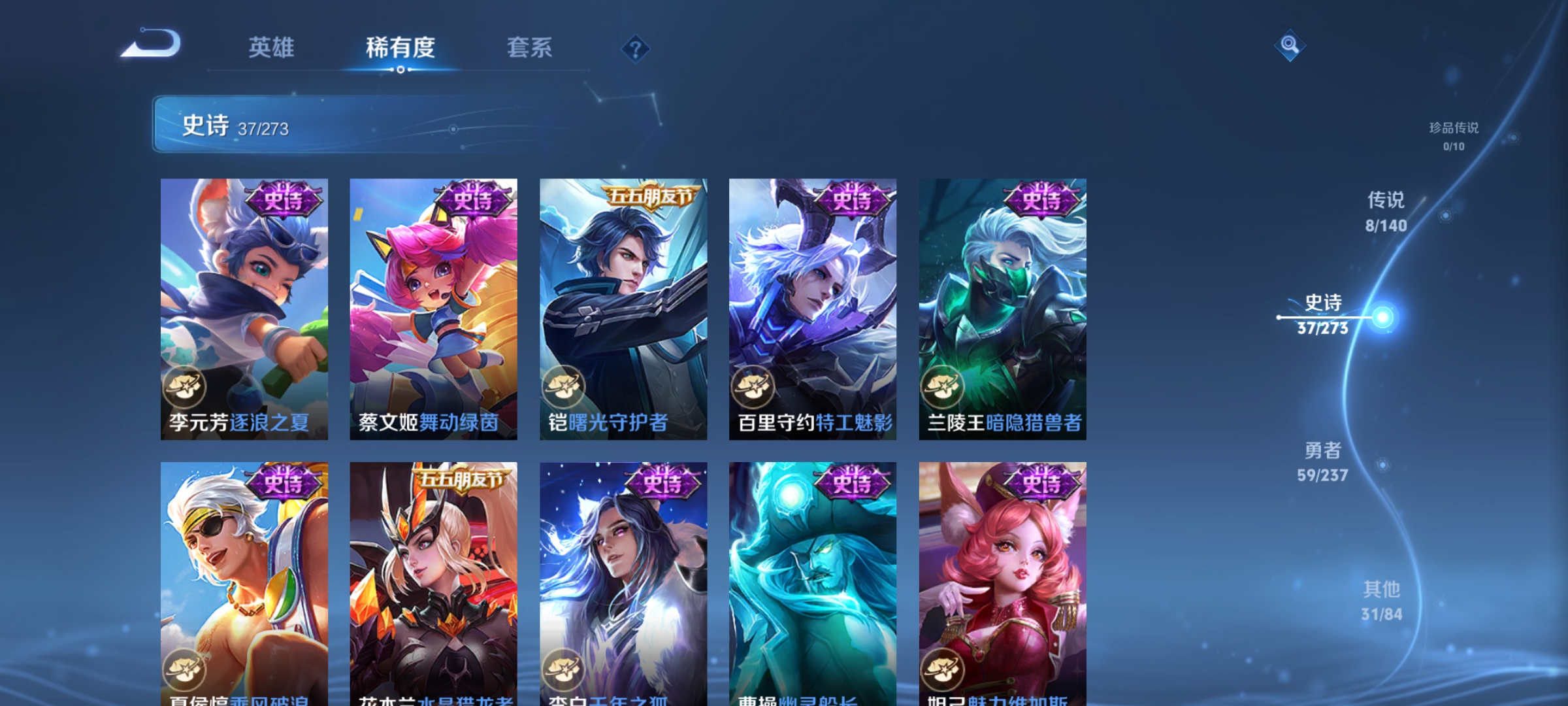Open the help question mark icon
The height and width of the screenshot is (706, 1568).
coord(634,49)
